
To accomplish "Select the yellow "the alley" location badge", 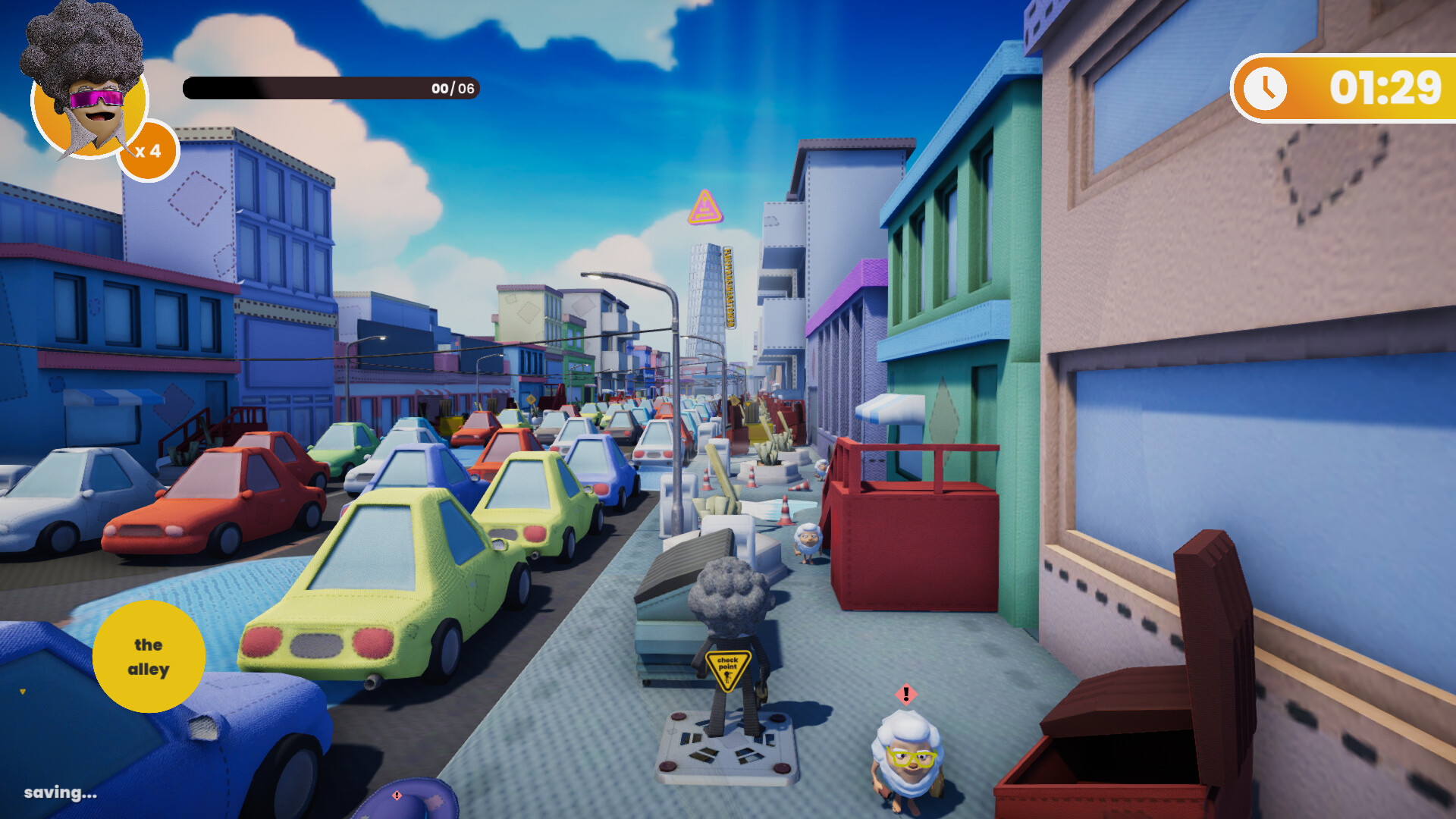I will click(x=149, y=657).
